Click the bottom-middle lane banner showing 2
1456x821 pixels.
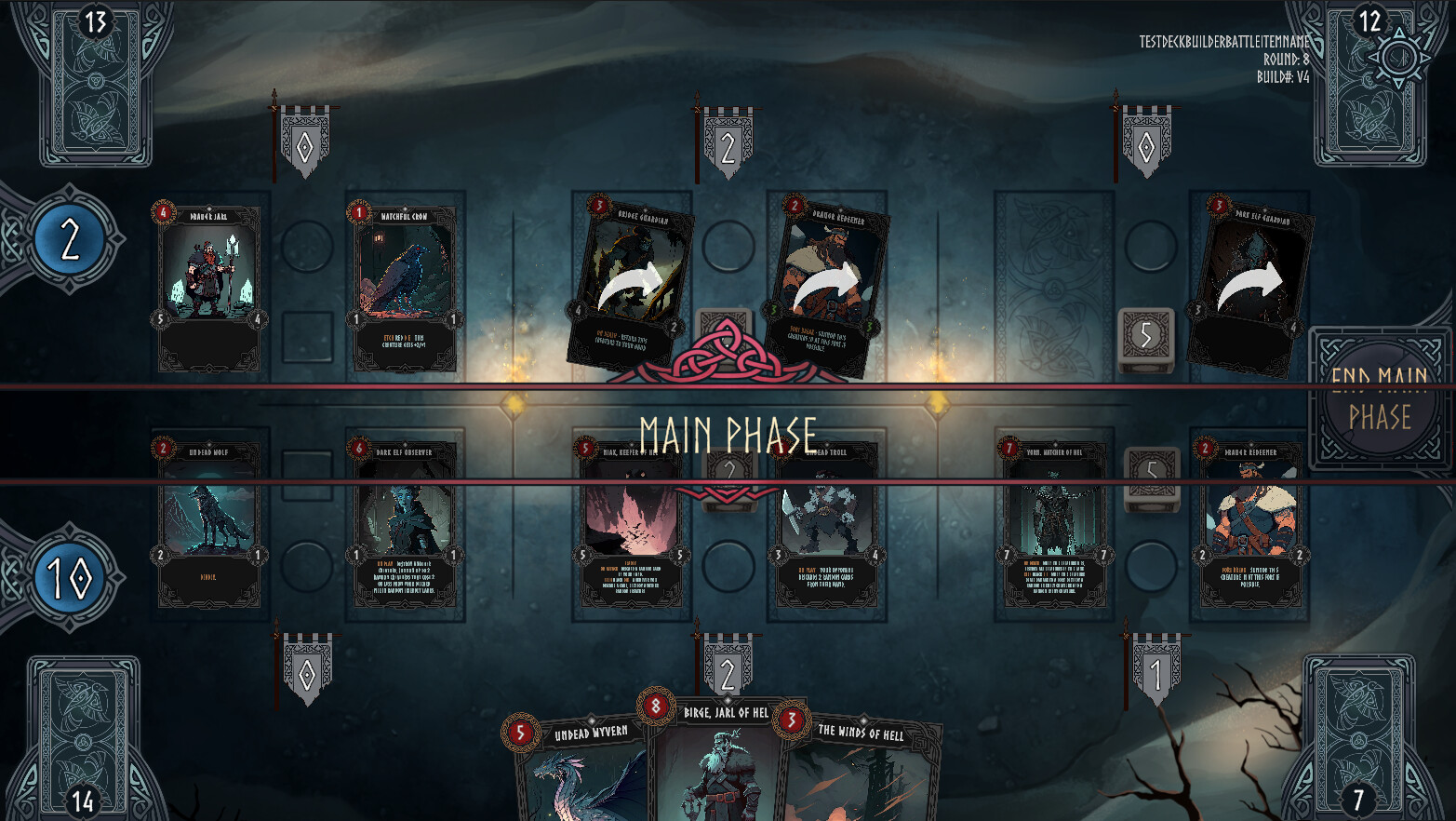coord(728,668)
